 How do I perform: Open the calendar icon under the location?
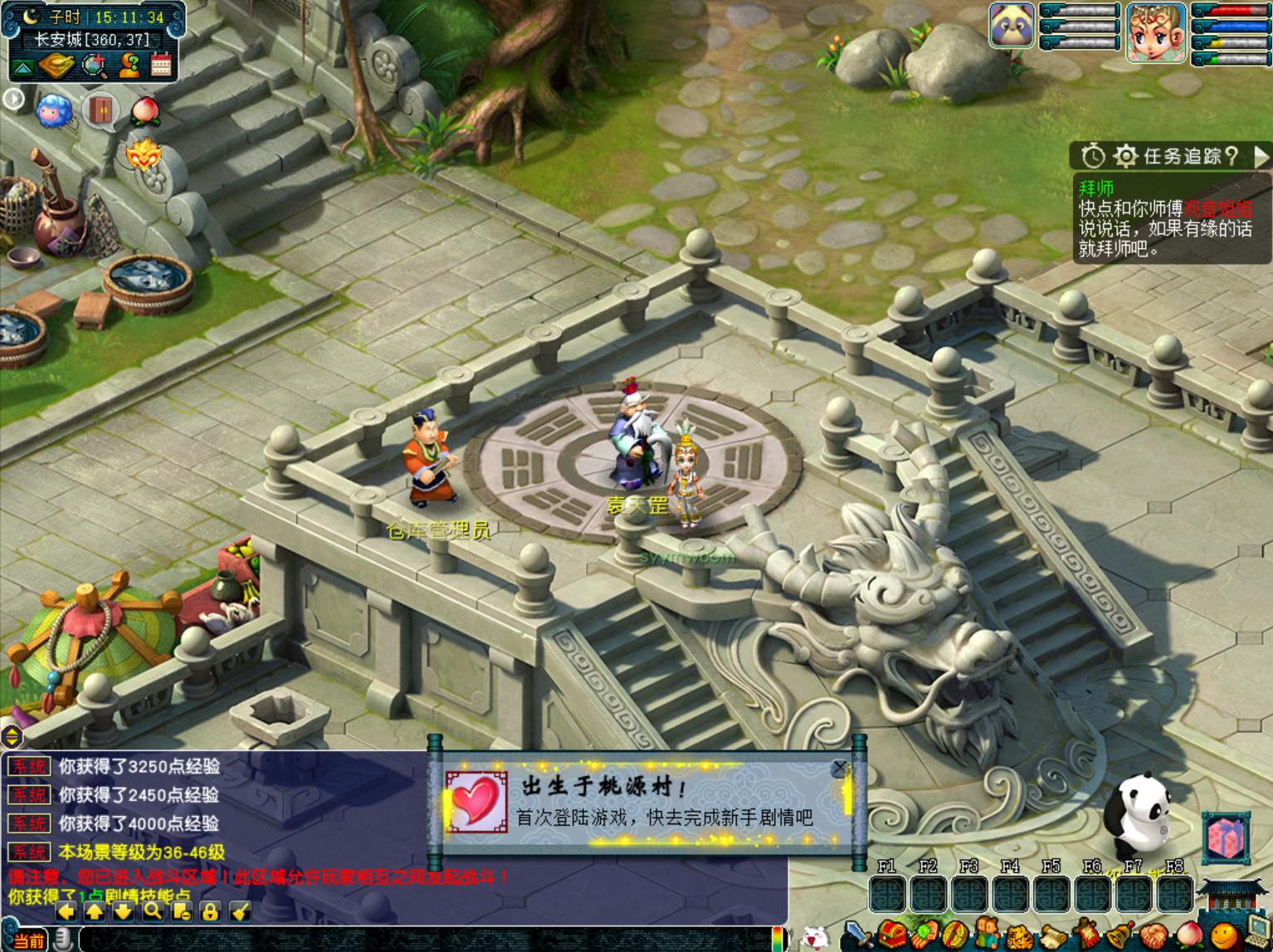(161, 66)
